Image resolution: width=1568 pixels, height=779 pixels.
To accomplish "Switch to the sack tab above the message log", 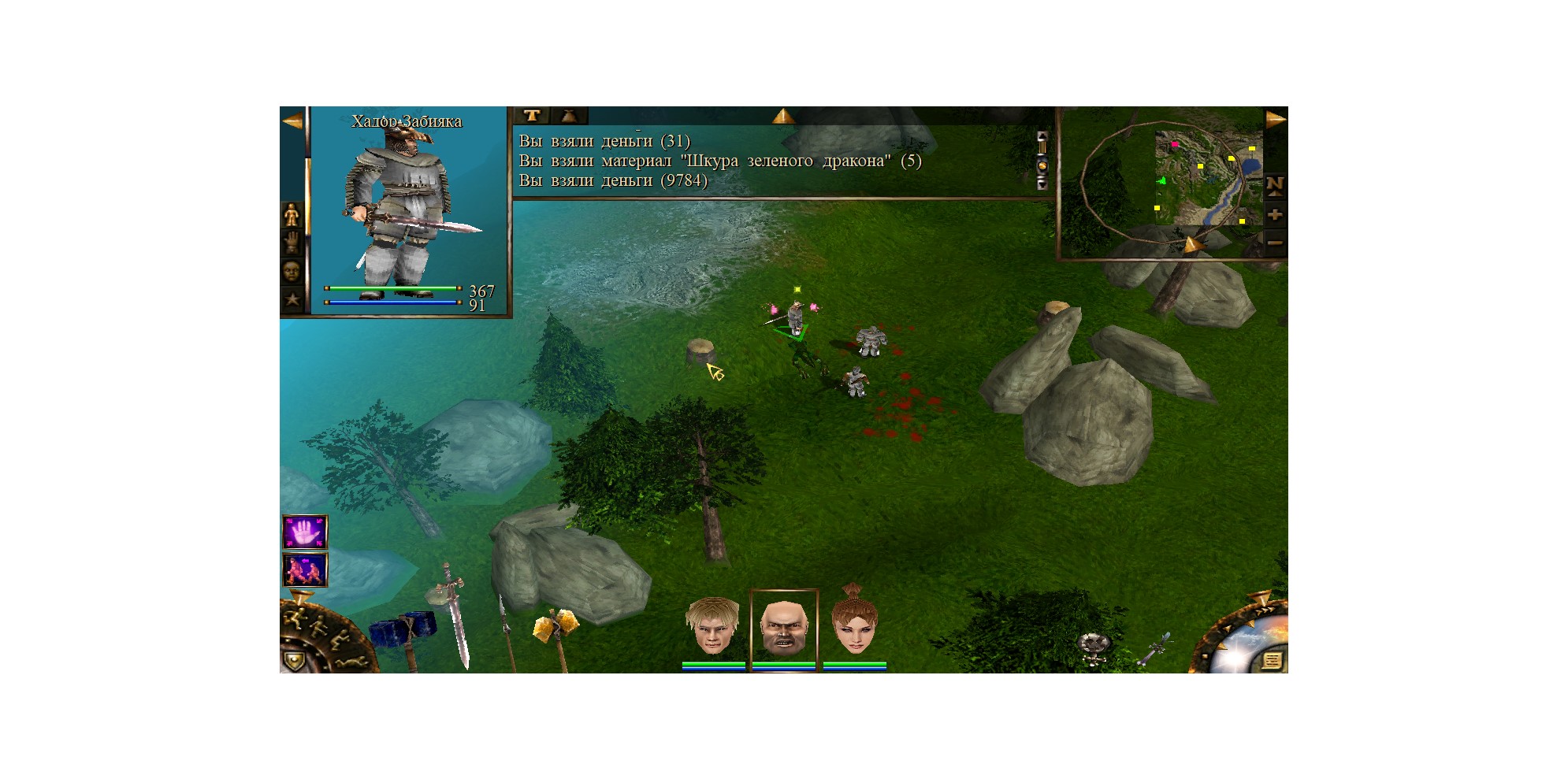I will click(x=569, y=116).
